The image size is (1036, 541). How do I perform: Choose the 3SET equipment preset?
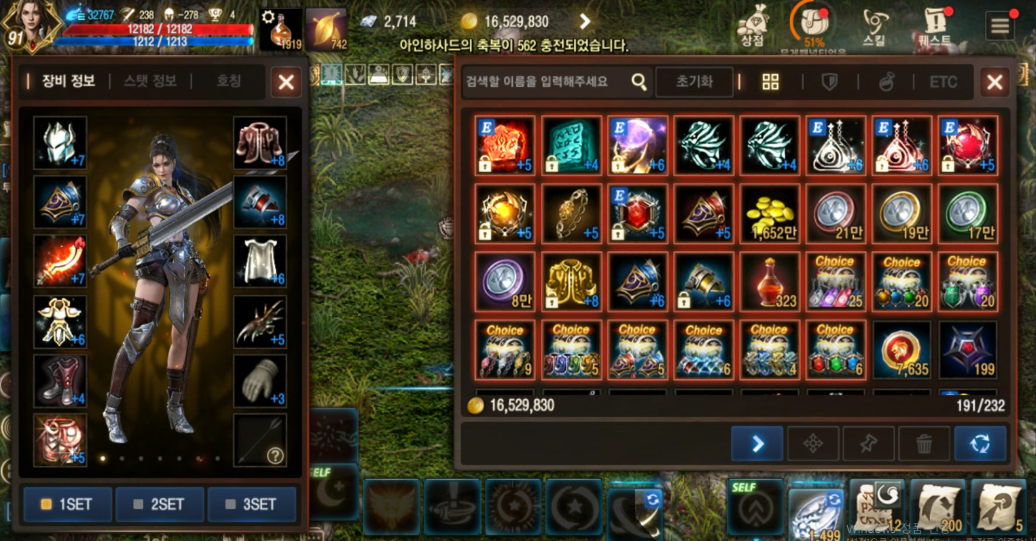click(251, 504)
